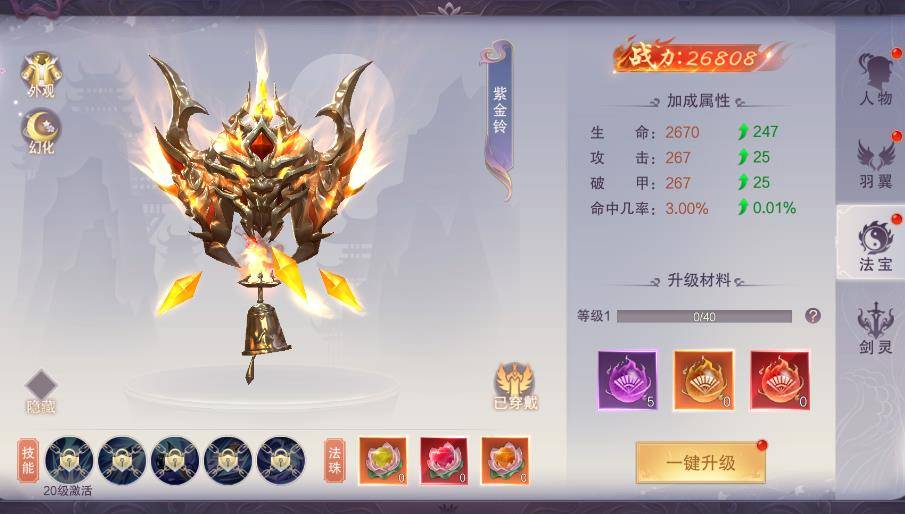Select the red lotus upgrade material
The height and width of the screenshot is (514, 905).
779,380
